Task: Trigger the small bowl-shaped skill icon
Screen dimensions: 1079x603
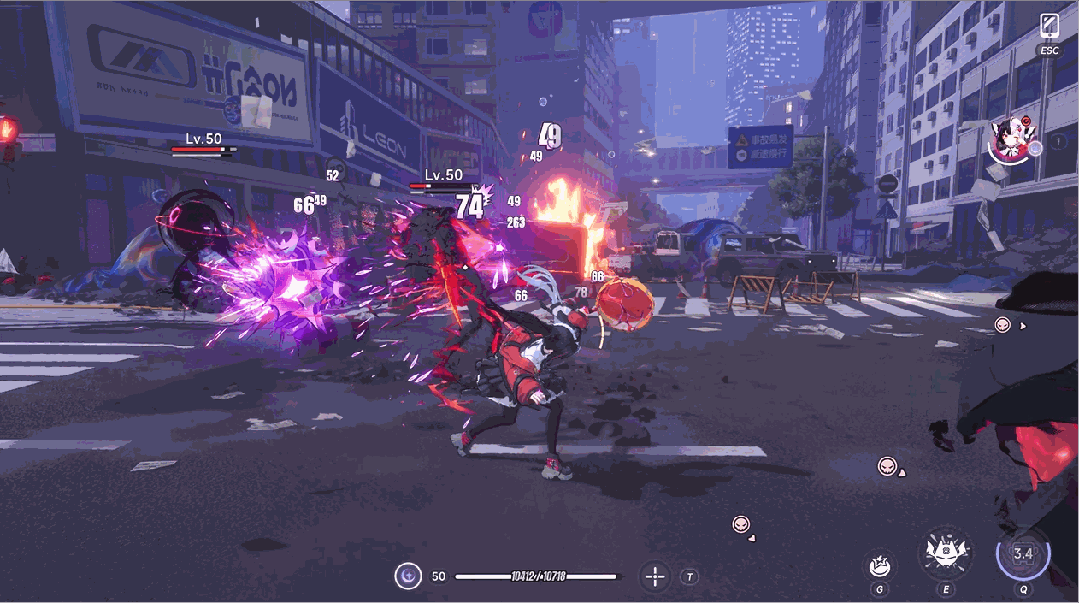Action: coord(880,565)
